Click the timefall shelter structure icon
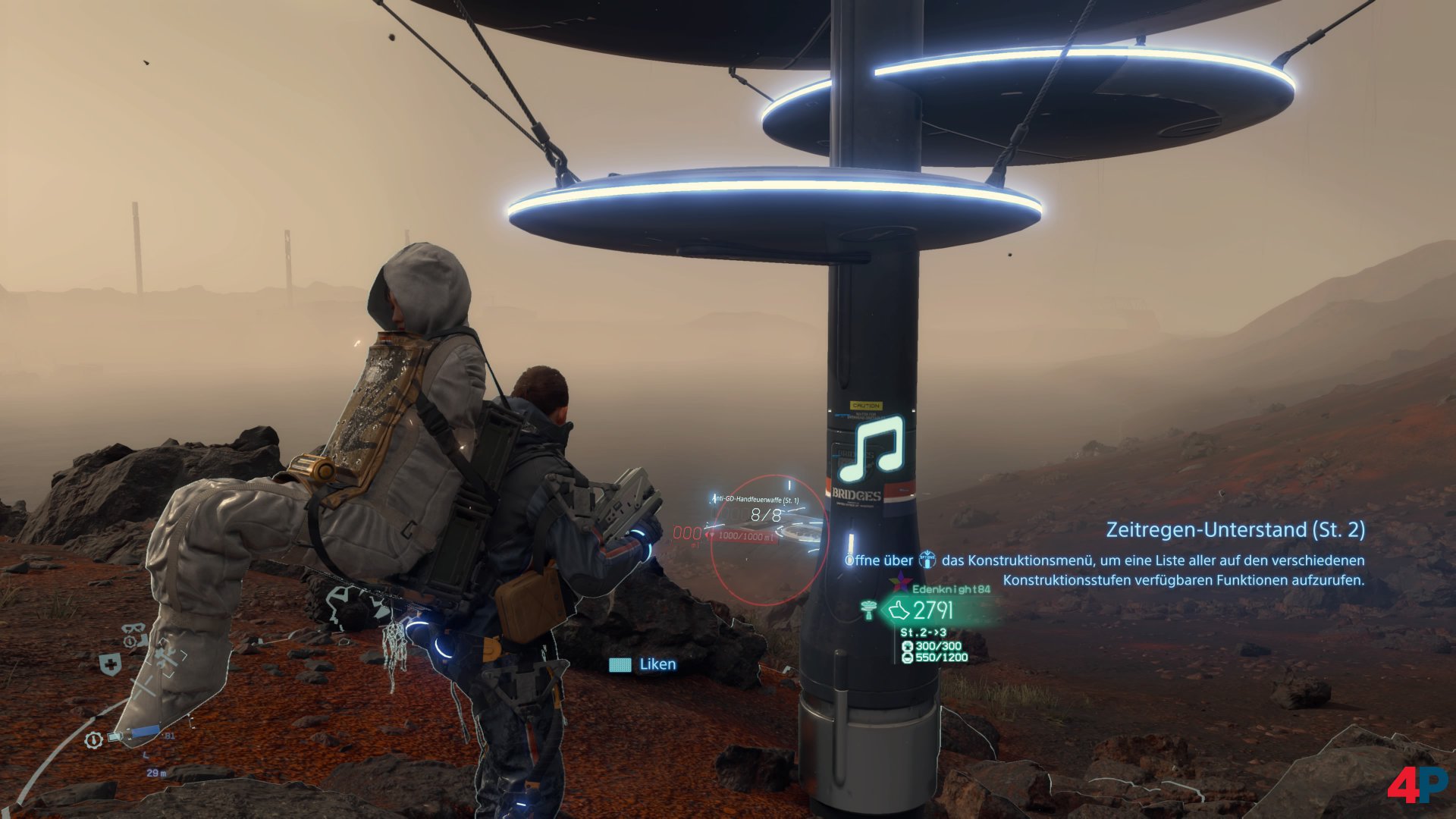 tap(868, 608)
